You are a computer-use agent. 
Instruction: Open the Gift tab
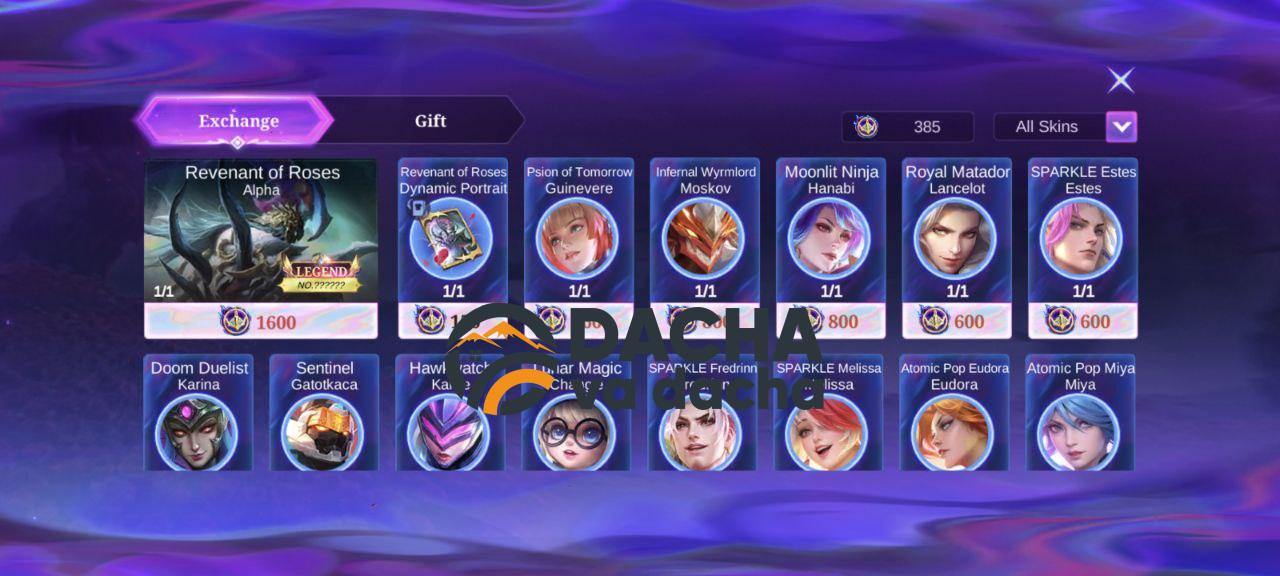(430, 121)
